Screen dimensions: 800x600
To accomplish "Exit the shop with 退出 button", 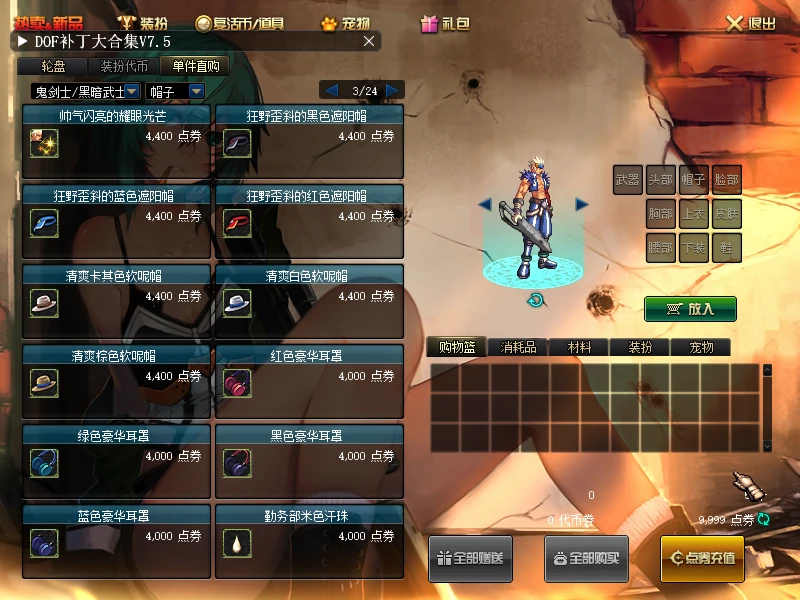I will pos(751,23).
